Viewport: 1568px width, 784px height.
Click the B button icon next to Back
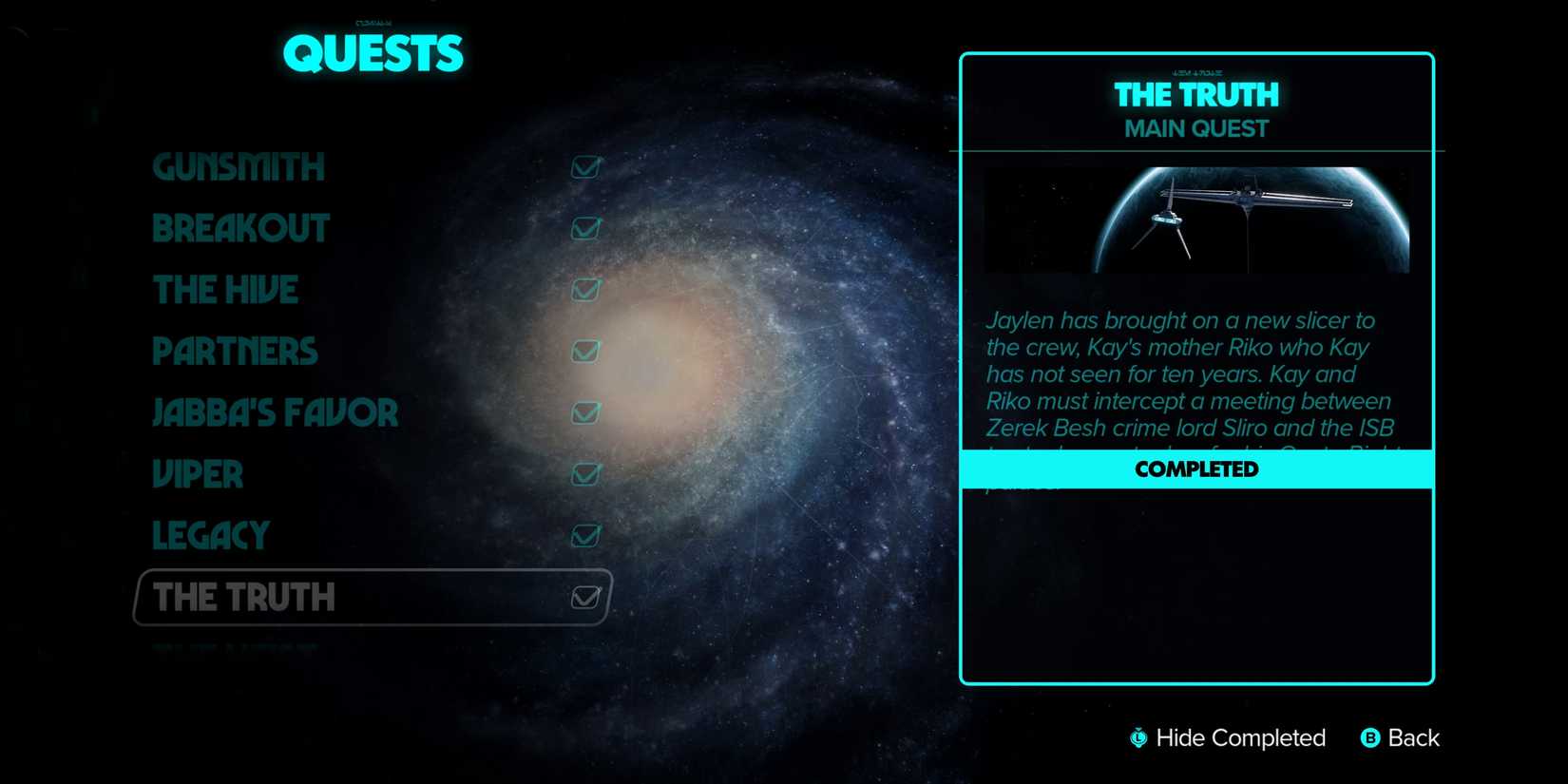pyautogui.click(x=1370, y=738)
